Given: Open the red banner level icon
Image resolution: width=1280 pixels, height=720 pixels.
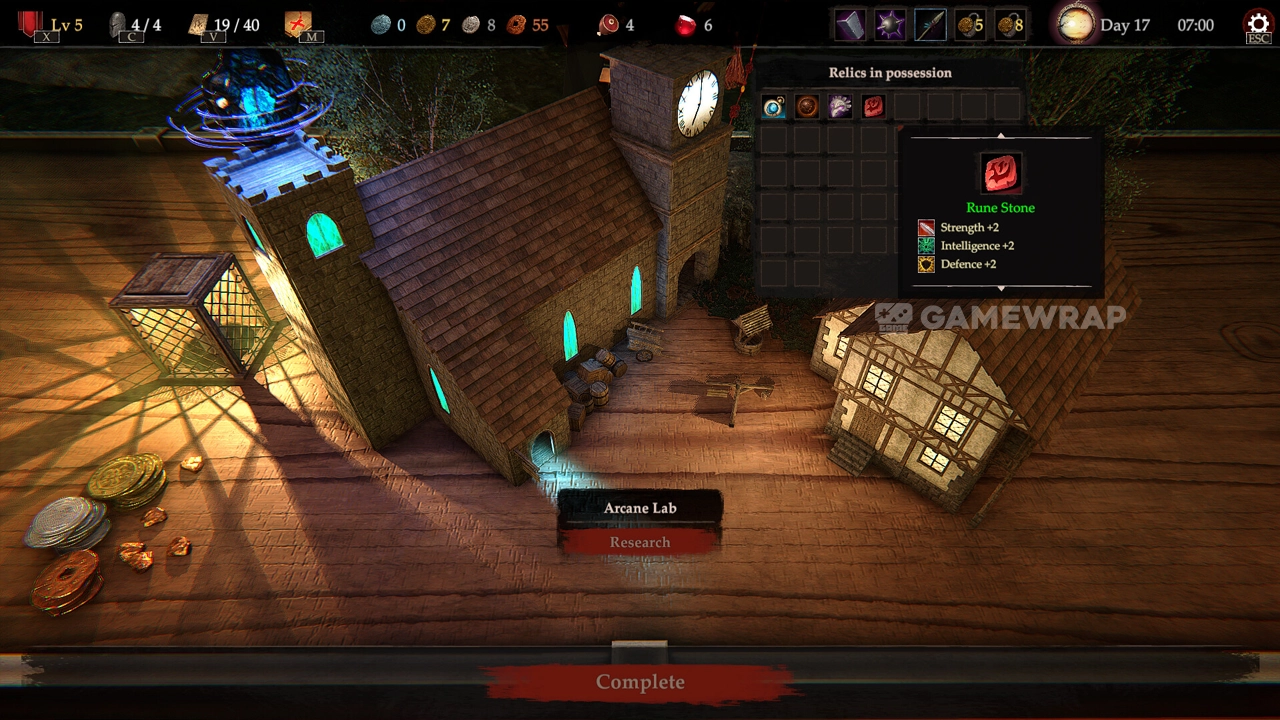Looking at the screenshot, I should (x=31, y=24).
